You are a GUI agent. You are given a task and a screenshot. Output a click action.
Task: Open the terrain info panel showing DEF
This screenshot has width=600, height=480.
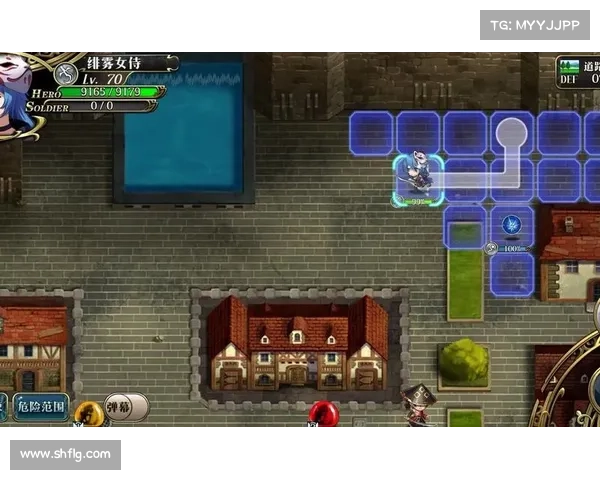[x=579, y=72]
